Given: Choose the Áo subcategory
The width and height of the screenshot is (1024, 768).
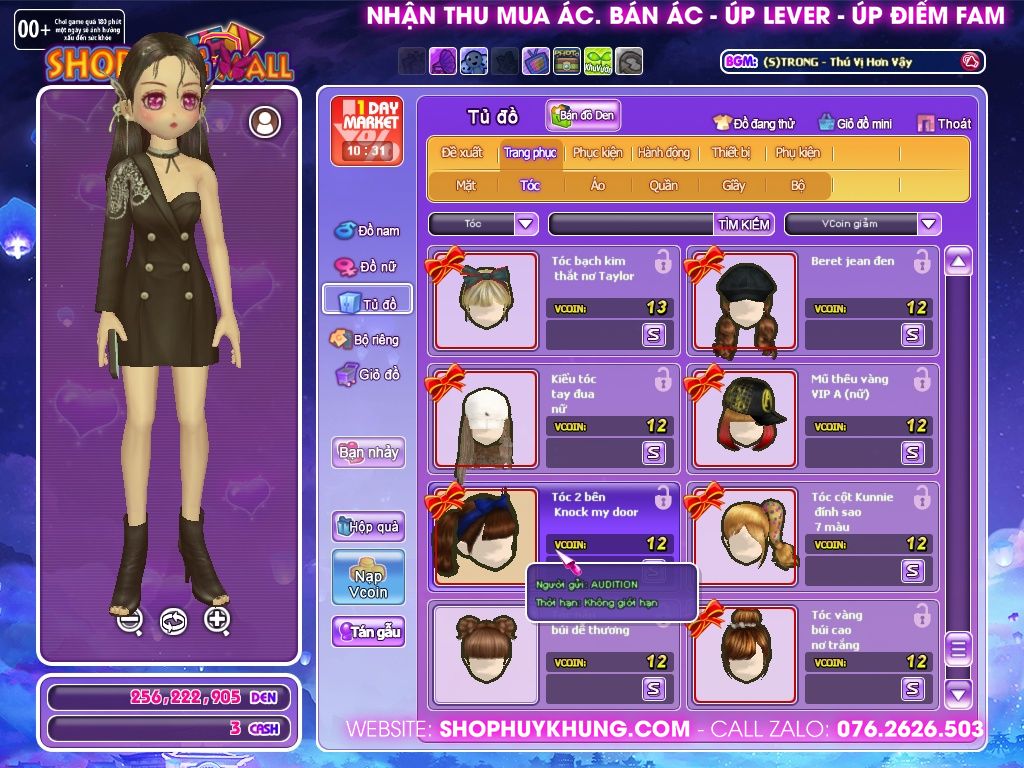Looking at the screenshot, I should pos(597,185).
